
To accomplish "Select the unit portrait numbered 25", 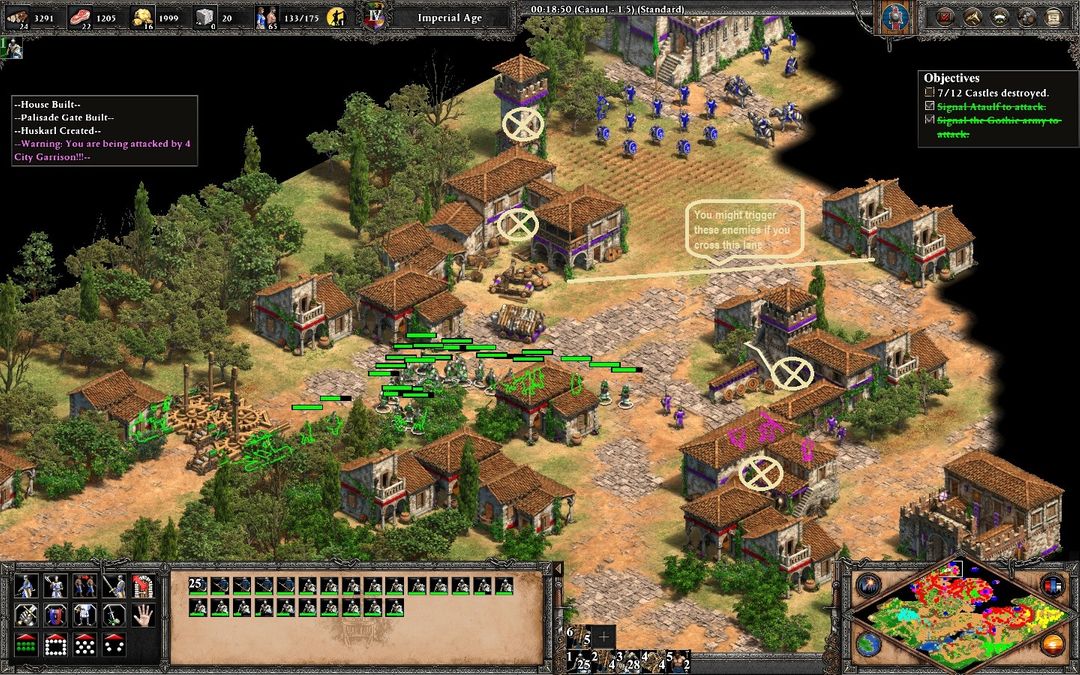I will coord(197,586).
